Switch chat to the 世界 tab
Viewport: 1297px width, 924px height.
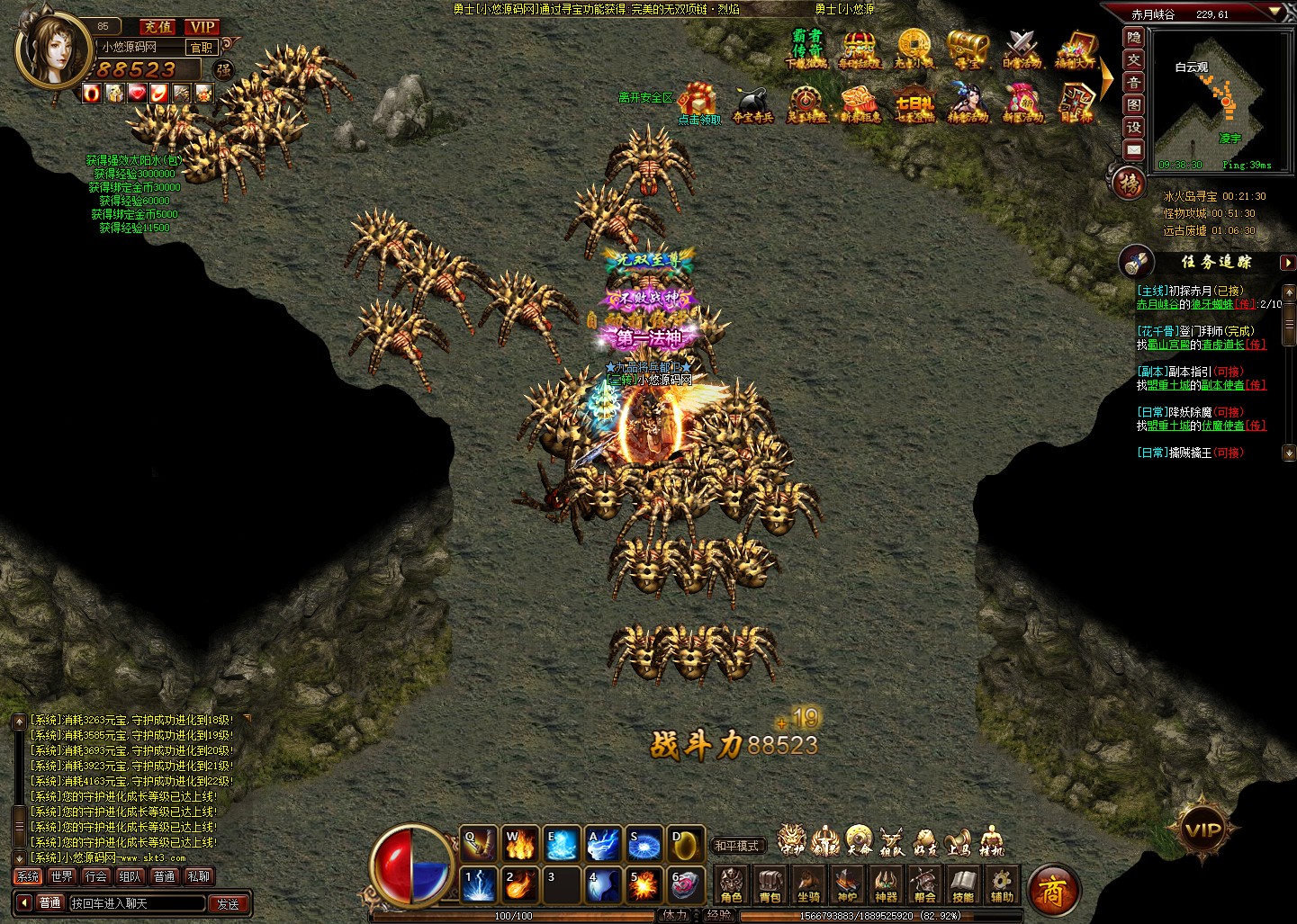[62, 876]
